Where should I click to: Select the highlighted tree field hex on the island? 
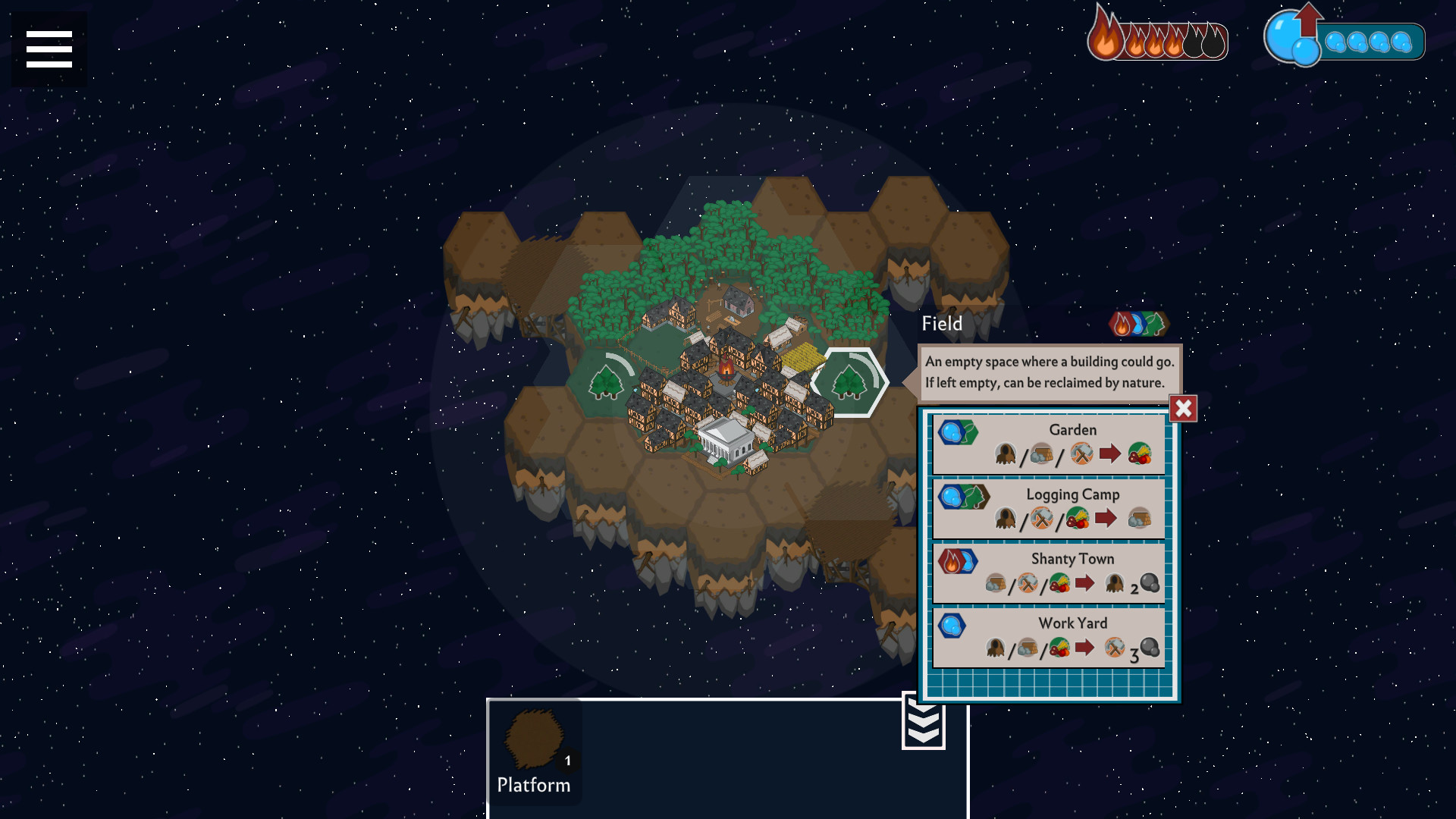click(851, 383)
